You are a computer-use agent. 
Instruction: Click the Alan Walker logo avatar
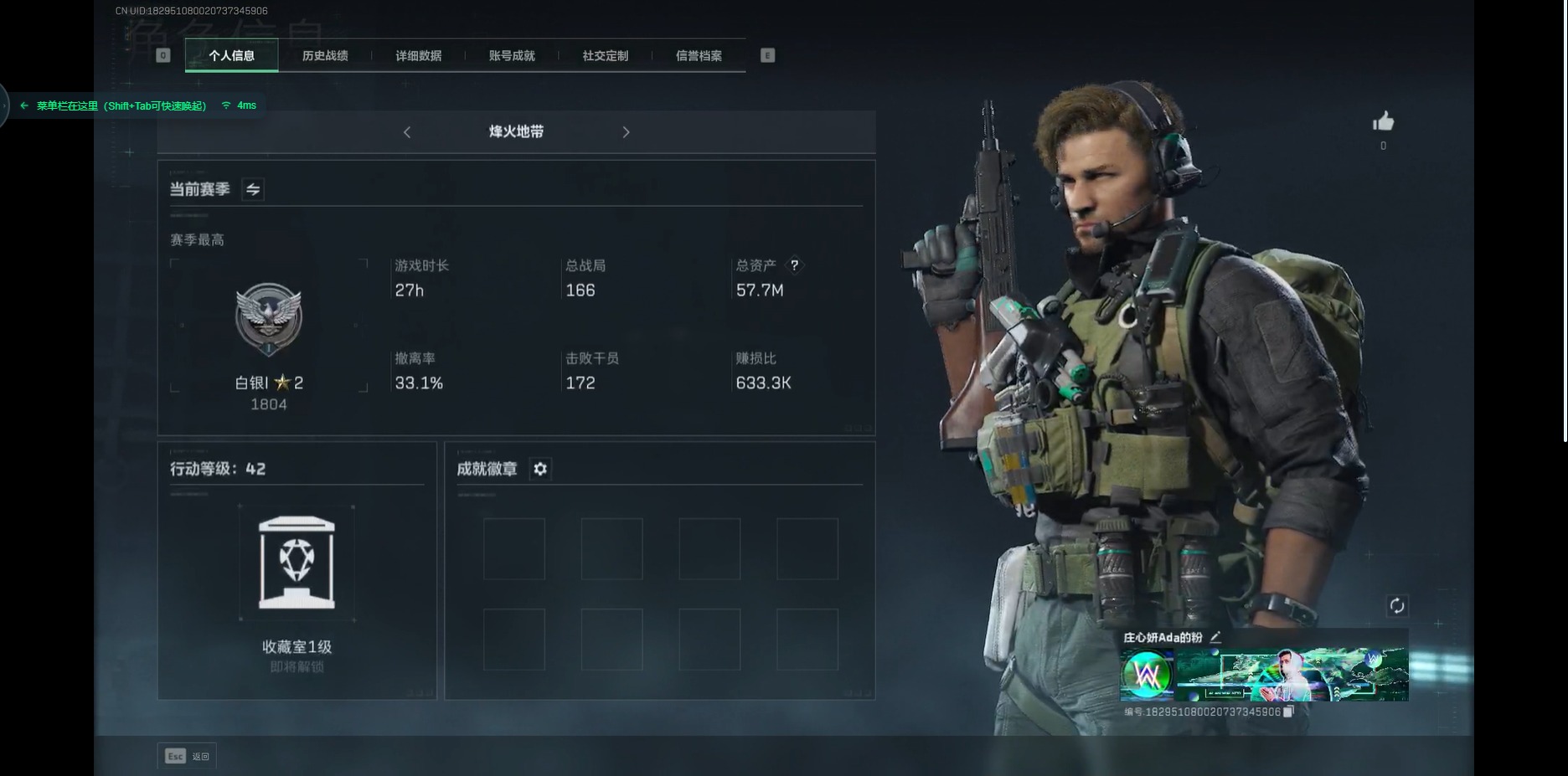(x=1147, y=673)
